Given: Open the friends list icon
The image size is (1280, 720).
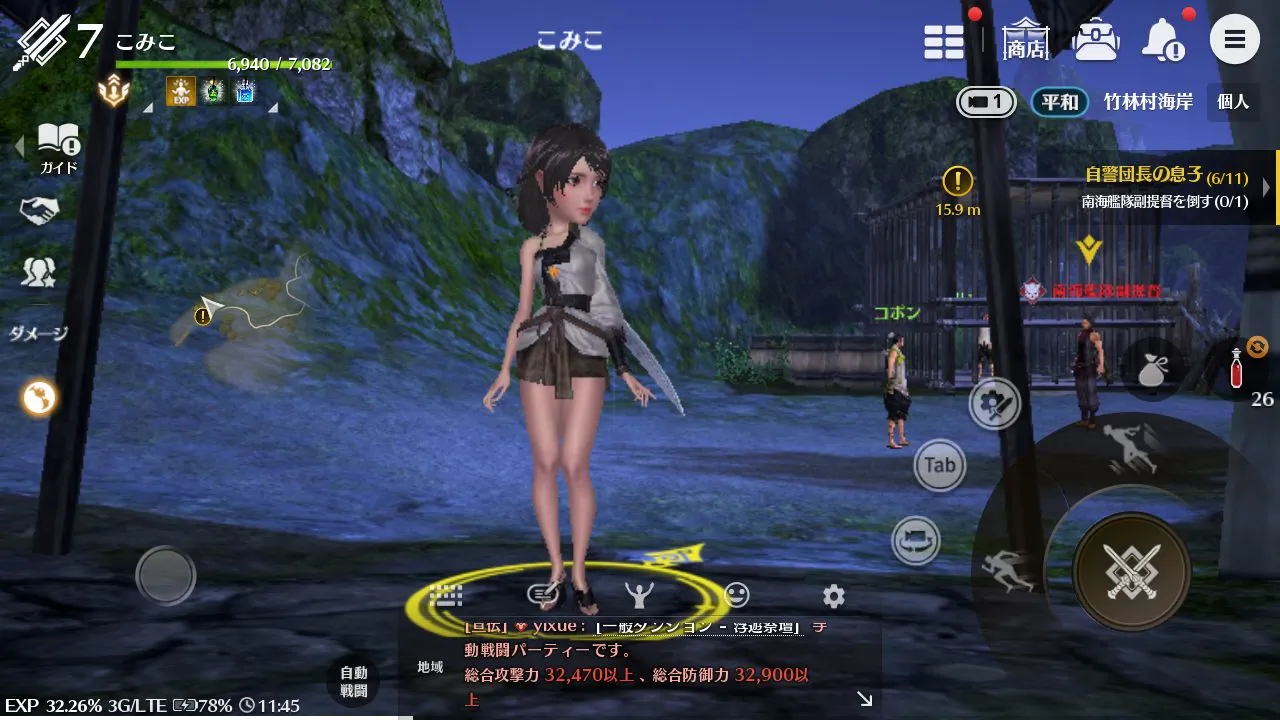Looking at the screenshot, I should pyautogui.click(x=39, y=271).
